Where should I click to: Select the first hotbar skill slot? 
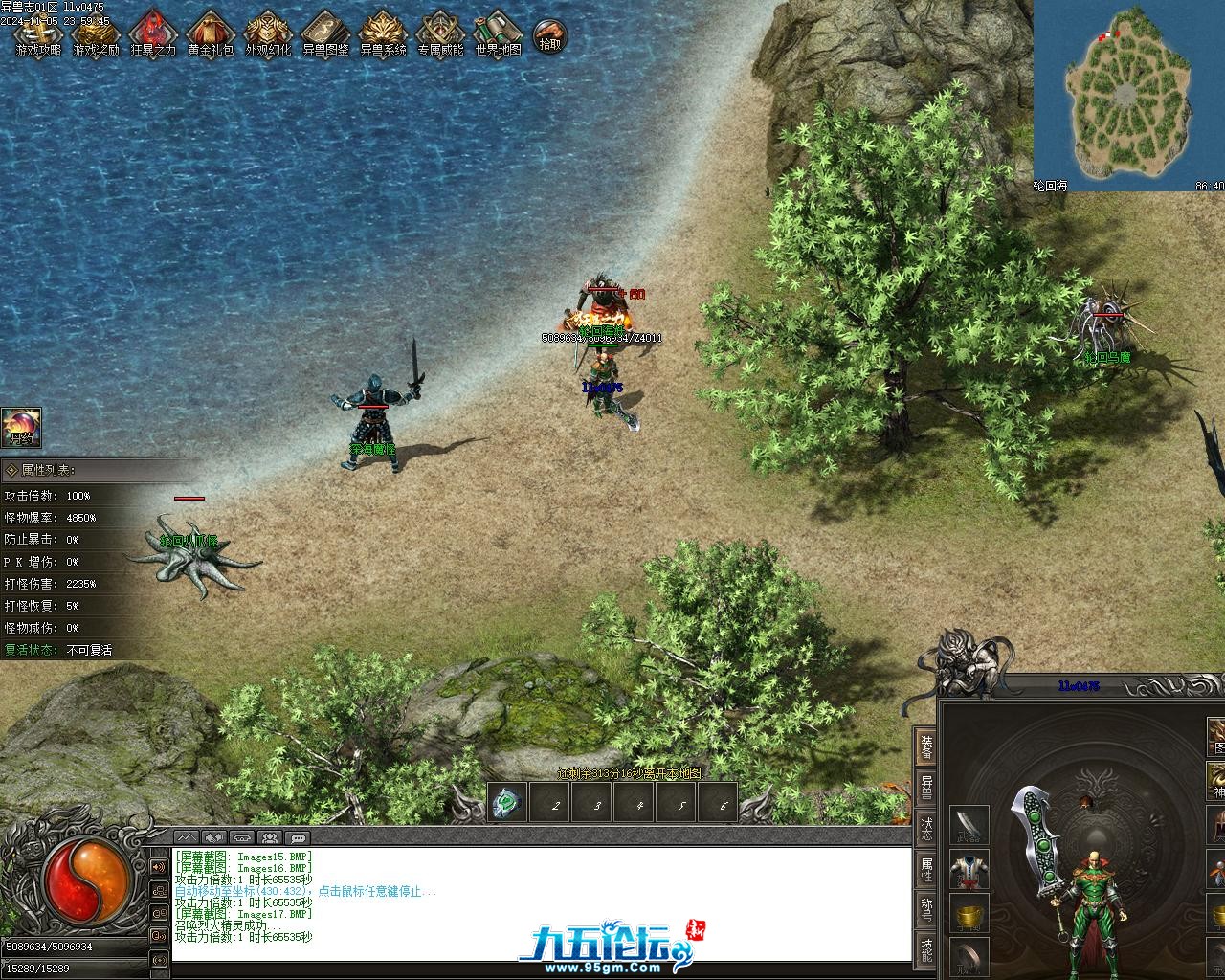pyautogui.click(x=508, y=803)
